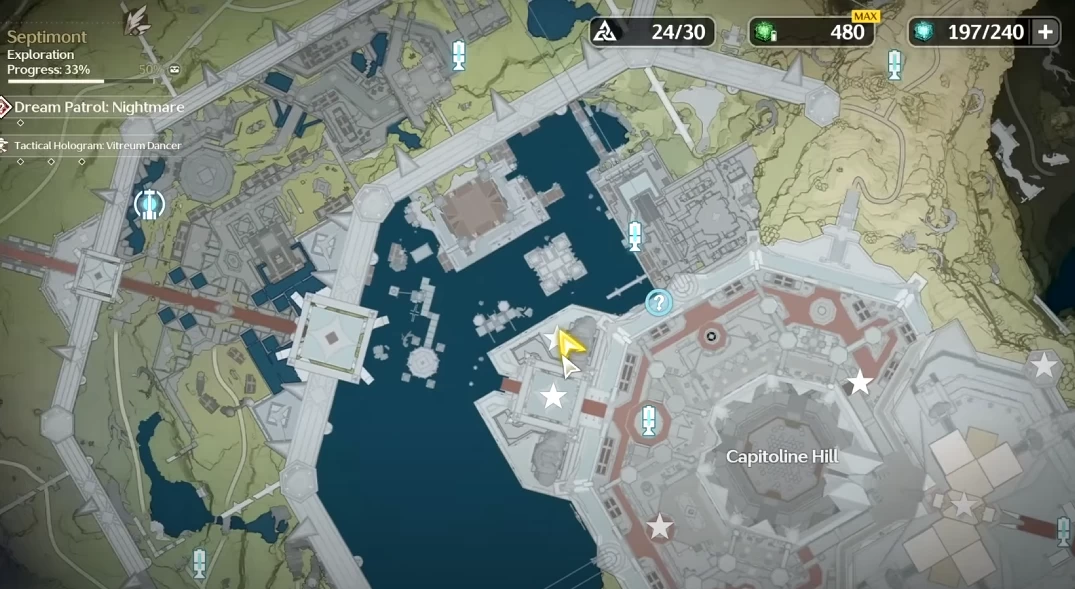
Task: Click the plus button beside 197/240
Action: click(1046, 32)
